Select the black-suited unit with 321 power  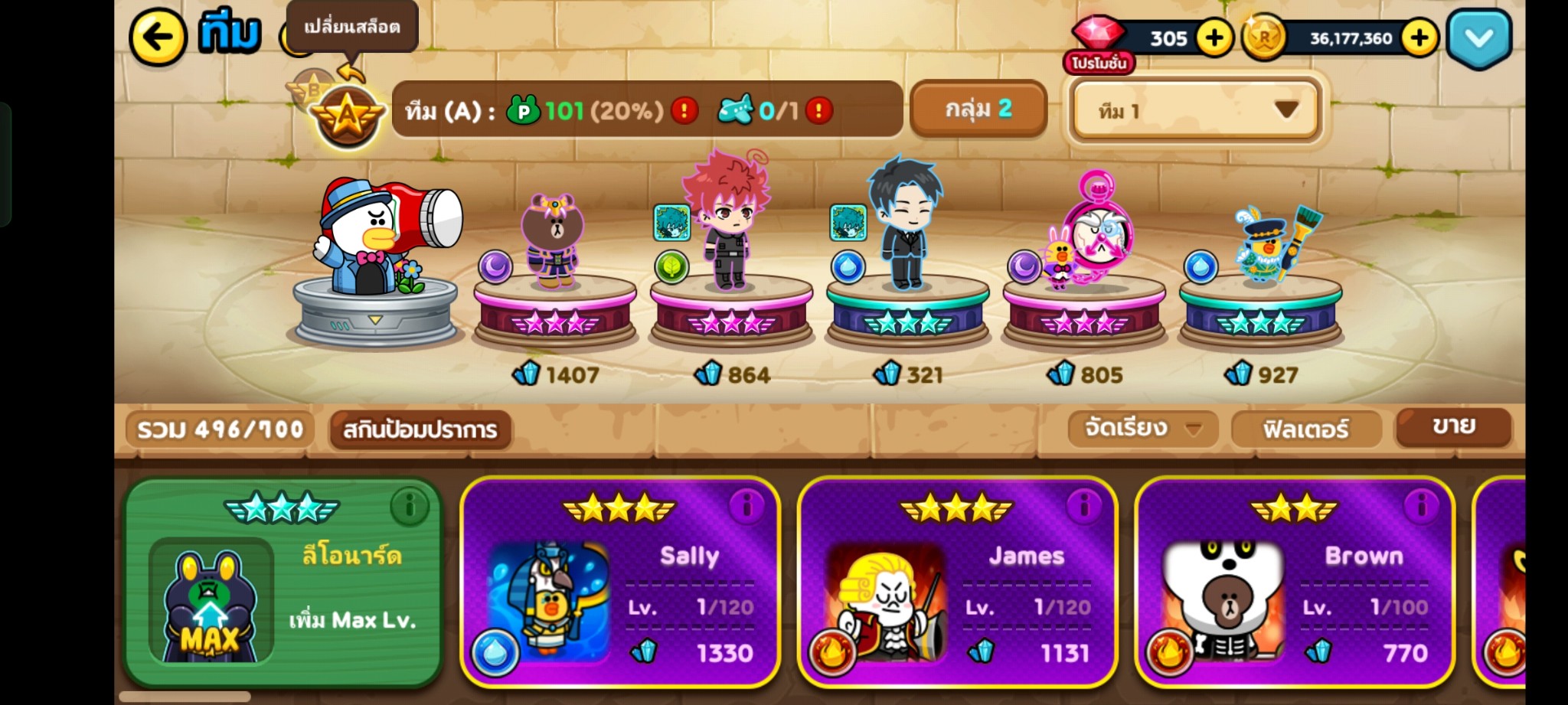906,230
